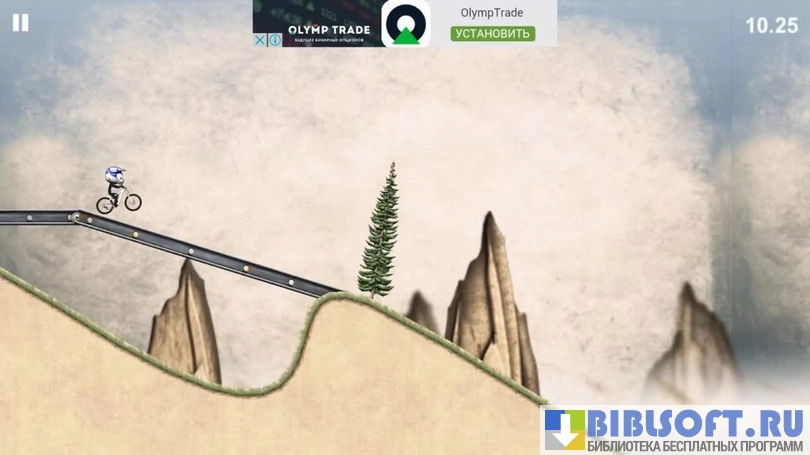Close the ad with the X icon
This screenshot has width=810, height=455.
click(260, 40)
